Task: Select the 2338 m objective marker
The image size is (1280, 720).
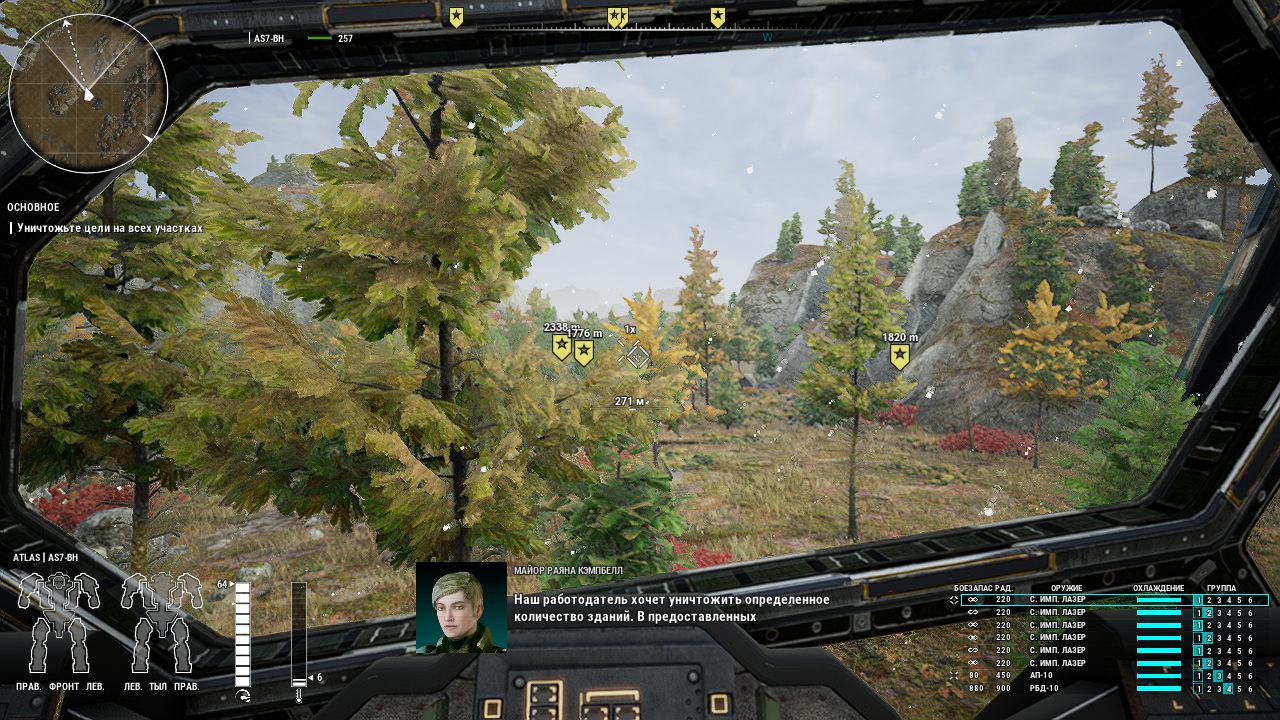Action: (562, 347)
